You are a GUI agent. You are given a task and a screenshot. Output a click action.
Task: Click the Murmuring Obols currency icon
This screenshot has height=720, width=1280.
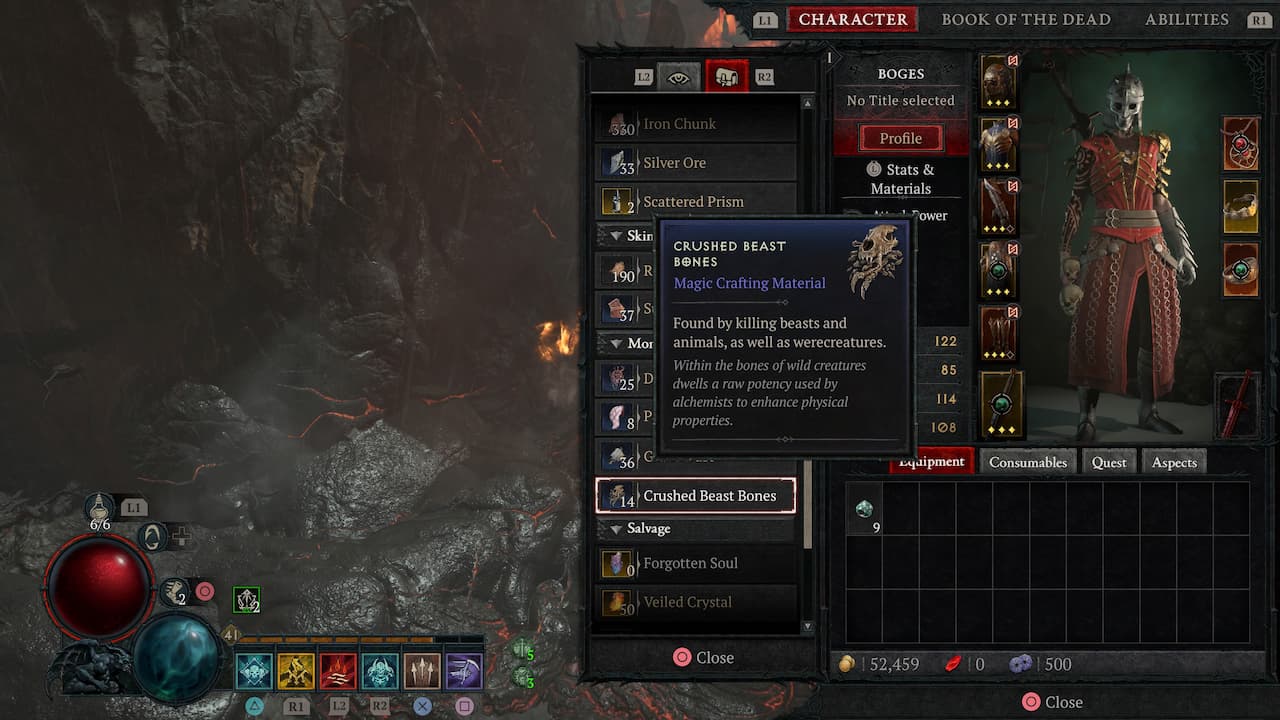click(x=1022, y=663)
